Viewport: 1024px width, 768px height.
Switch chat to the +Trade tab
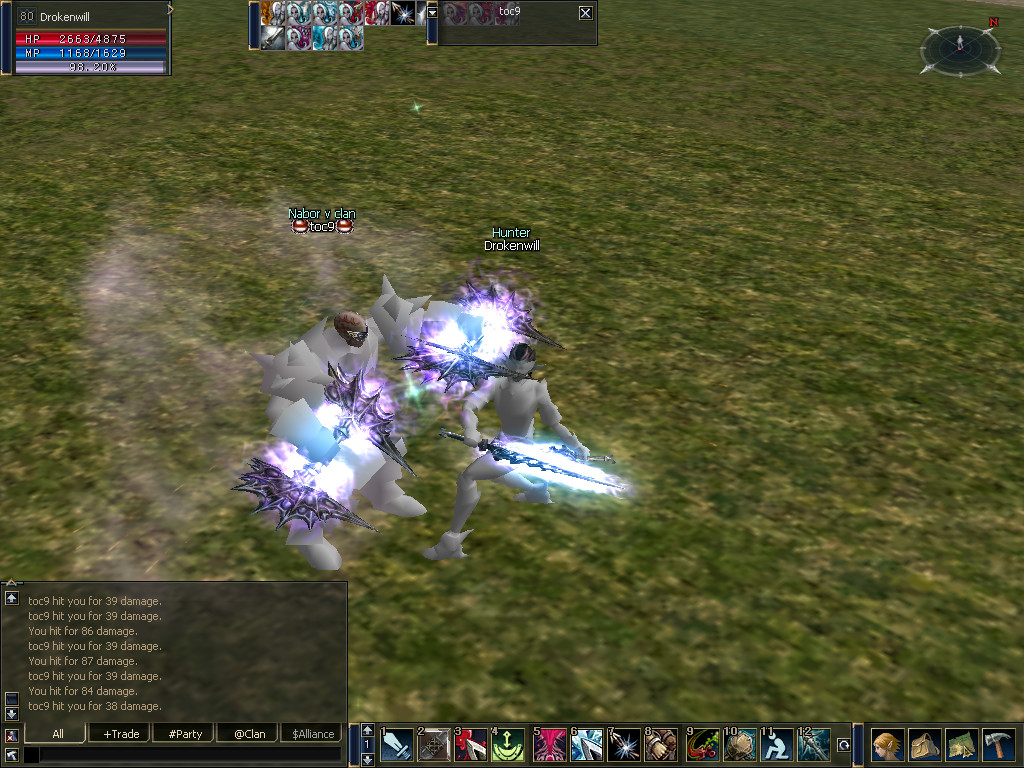pyautogui.click(x=121, y=733)
